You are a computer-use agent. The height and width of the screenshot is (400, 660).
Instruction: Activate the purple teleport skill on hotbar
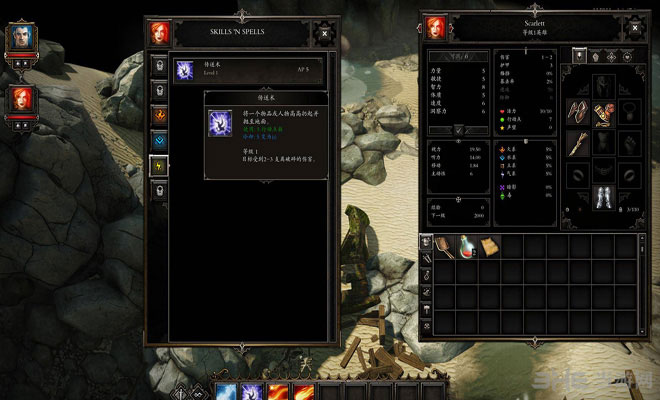click(251, 389)
